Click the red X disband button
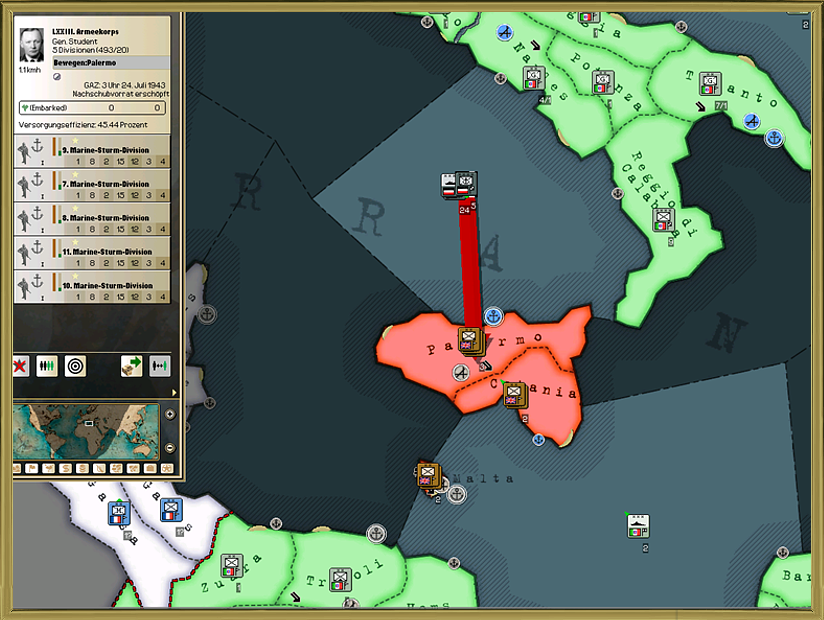 (19, 366)
